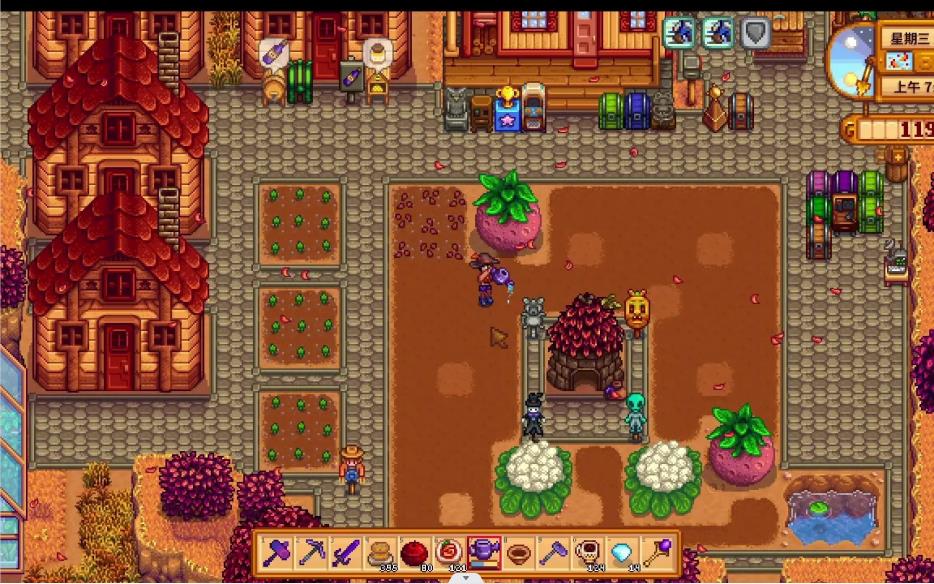Select the purple orb scepter slot
The width and height of the screenshot is (934, 584).
click(657, 552)
